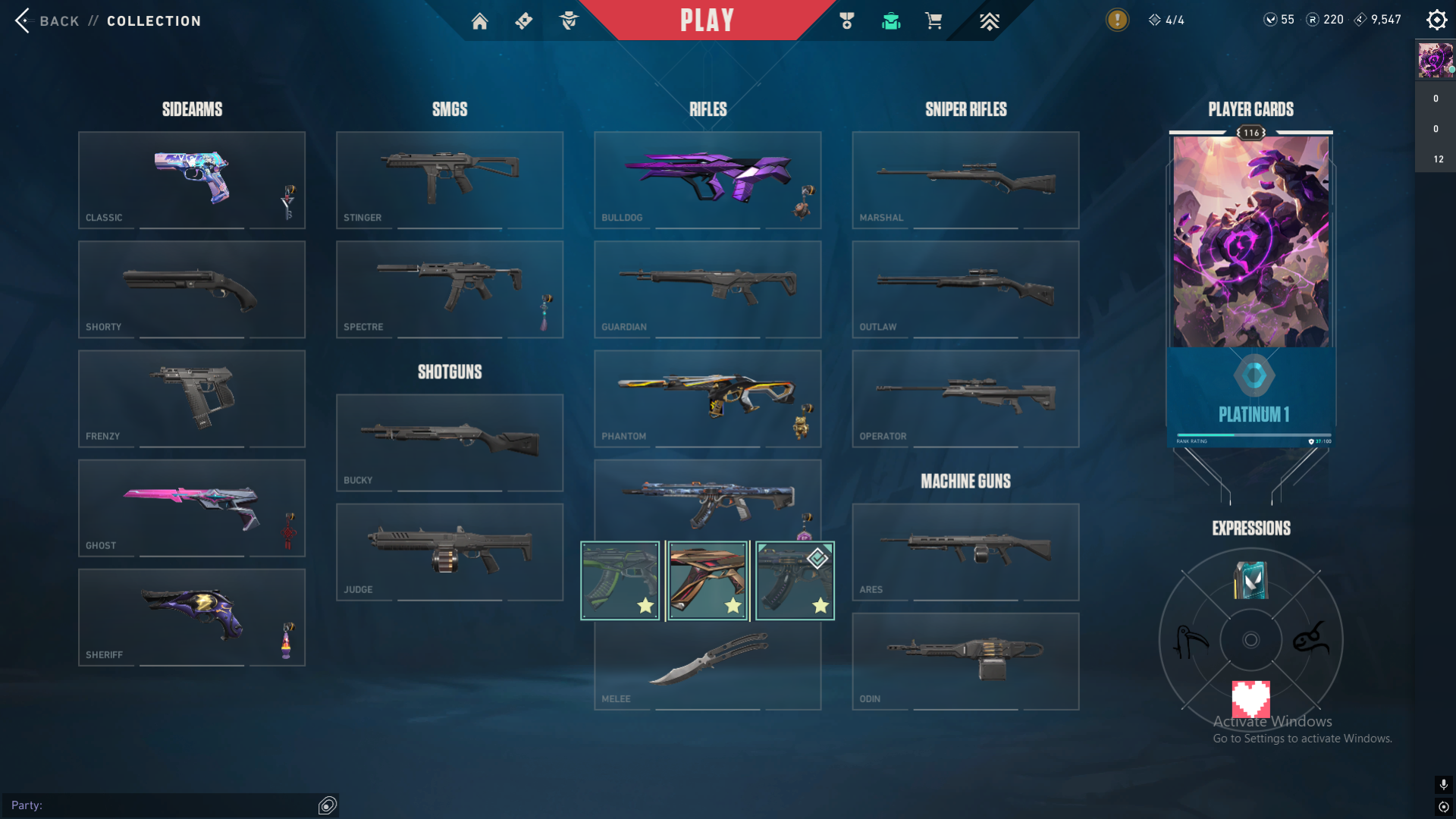This screenshot has height=819, width=1456.
Task: Open the settings gear
Action: tap(1436, 20)
